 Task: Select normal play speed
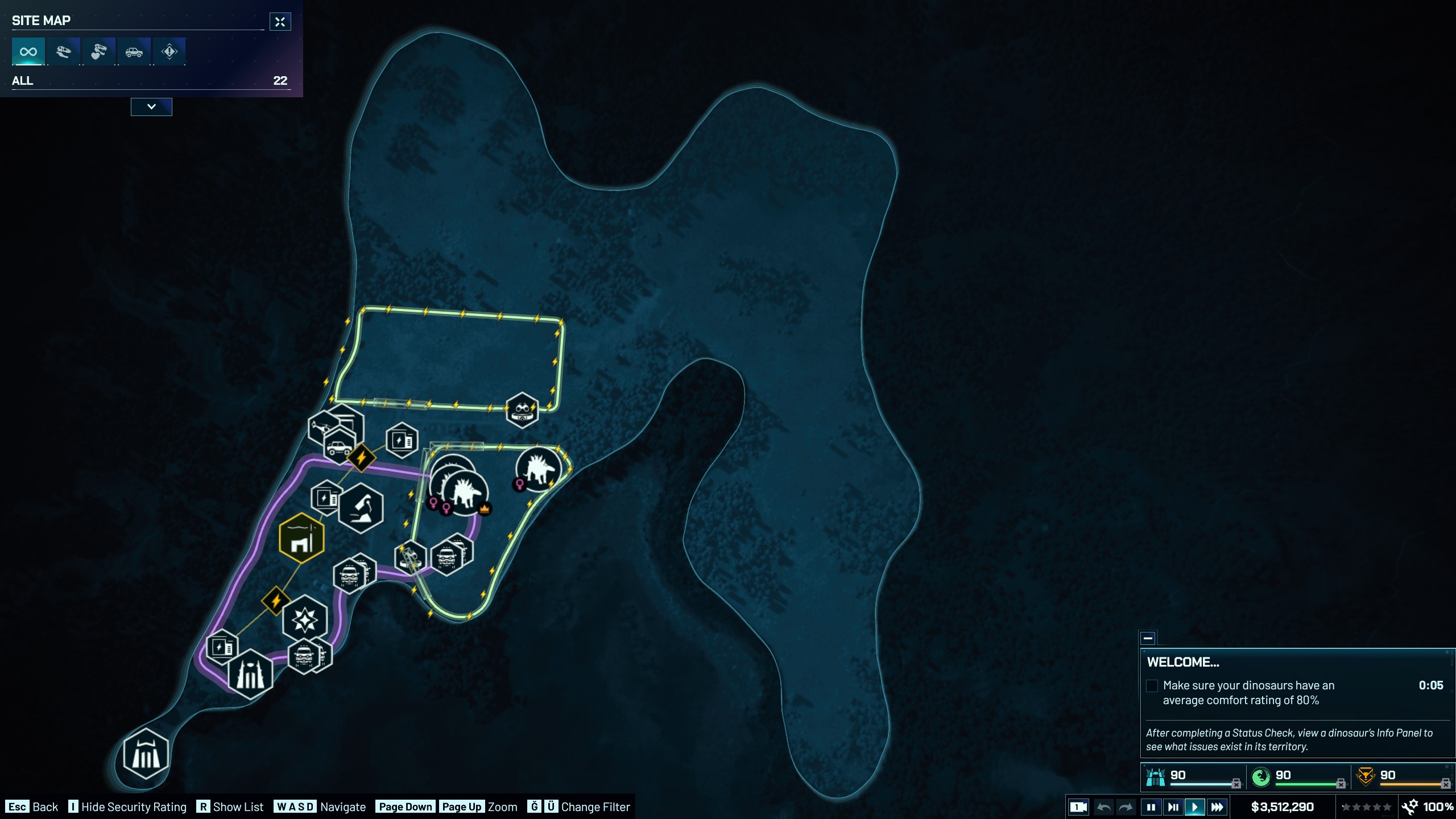click(x=1194, y=806)
